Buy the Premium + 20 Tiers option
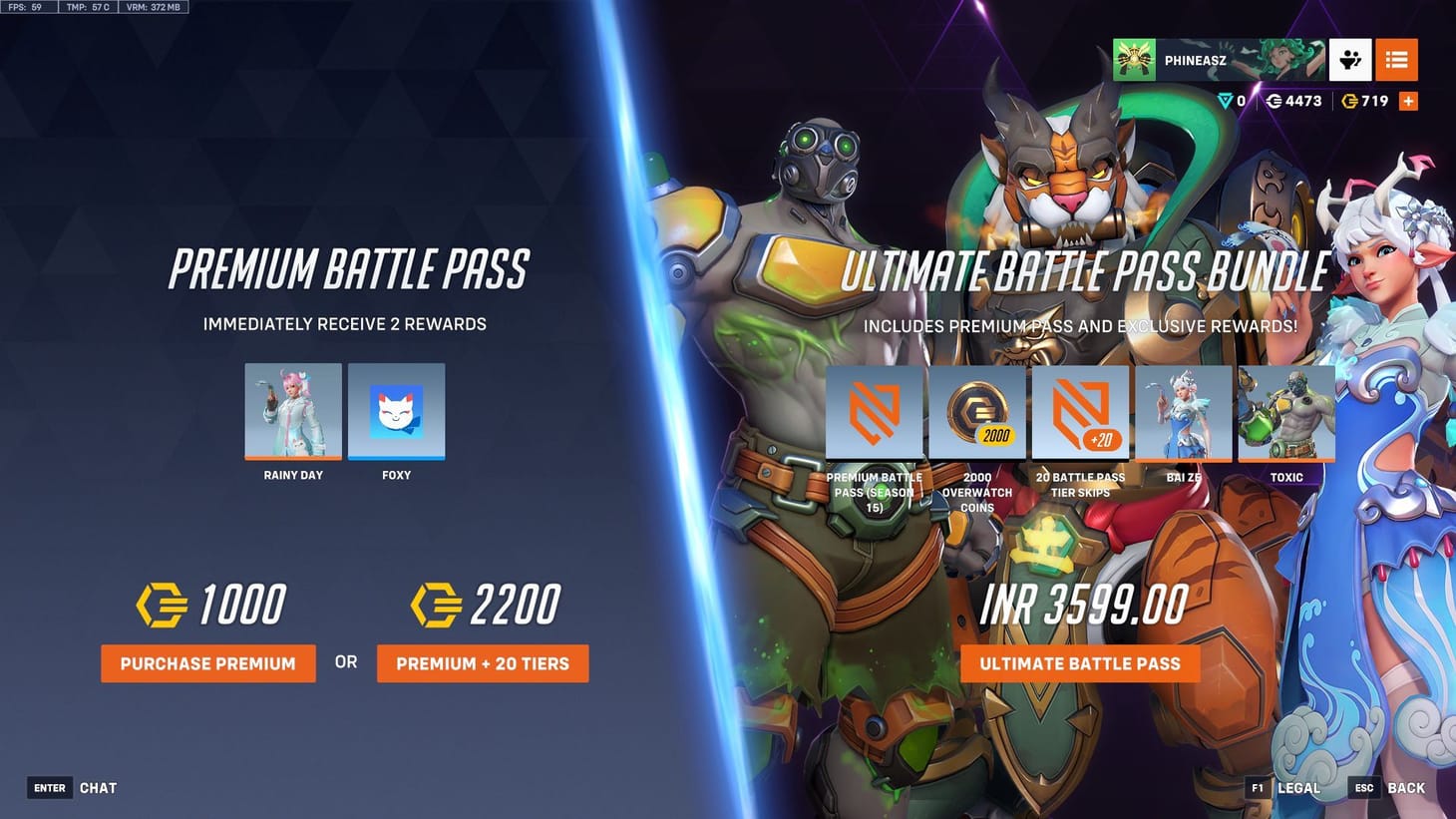The image size is (1456, 819). pos(483,663)
